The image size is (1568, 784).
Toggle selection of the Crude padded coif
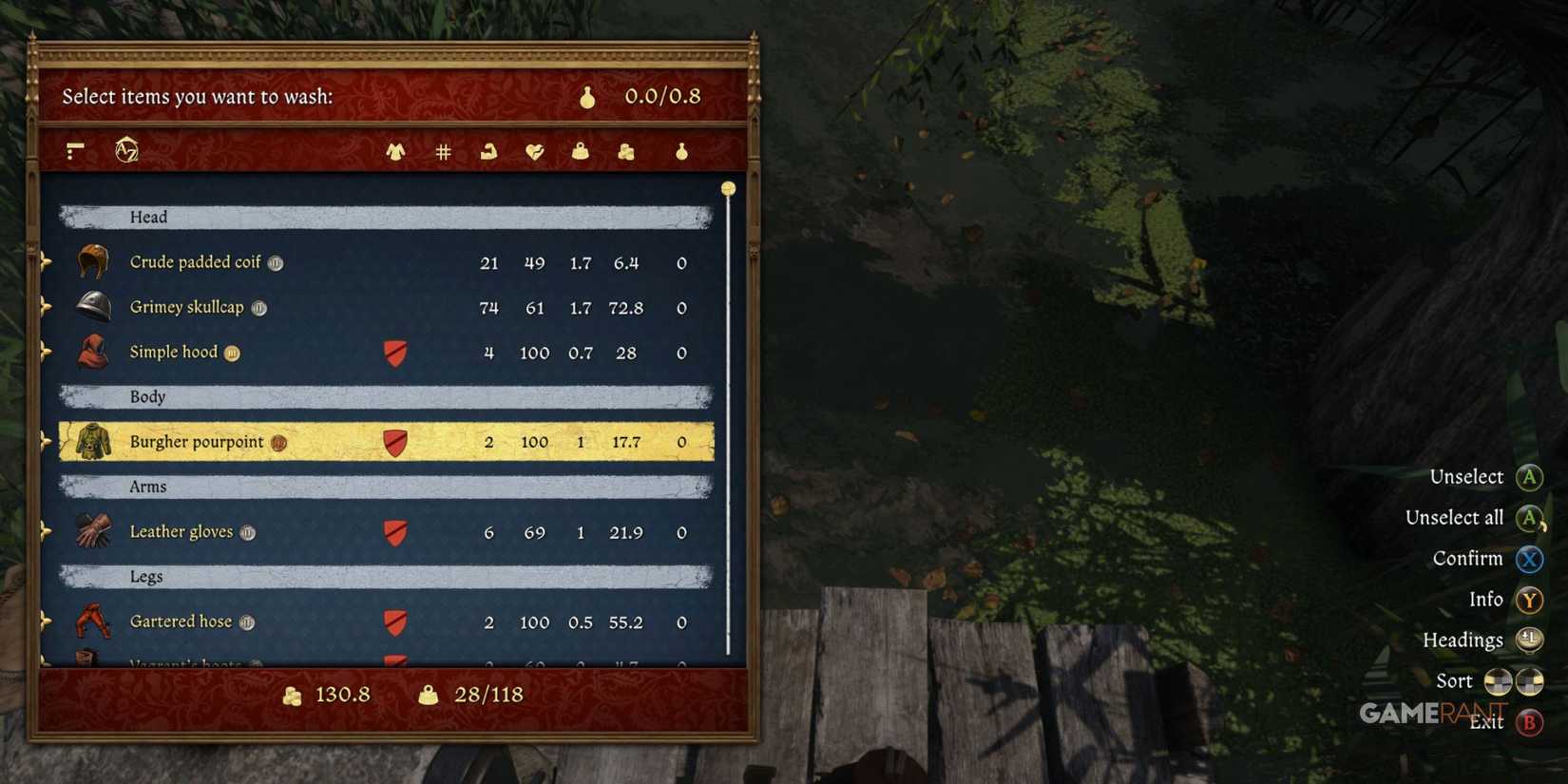tap(195, 262)
